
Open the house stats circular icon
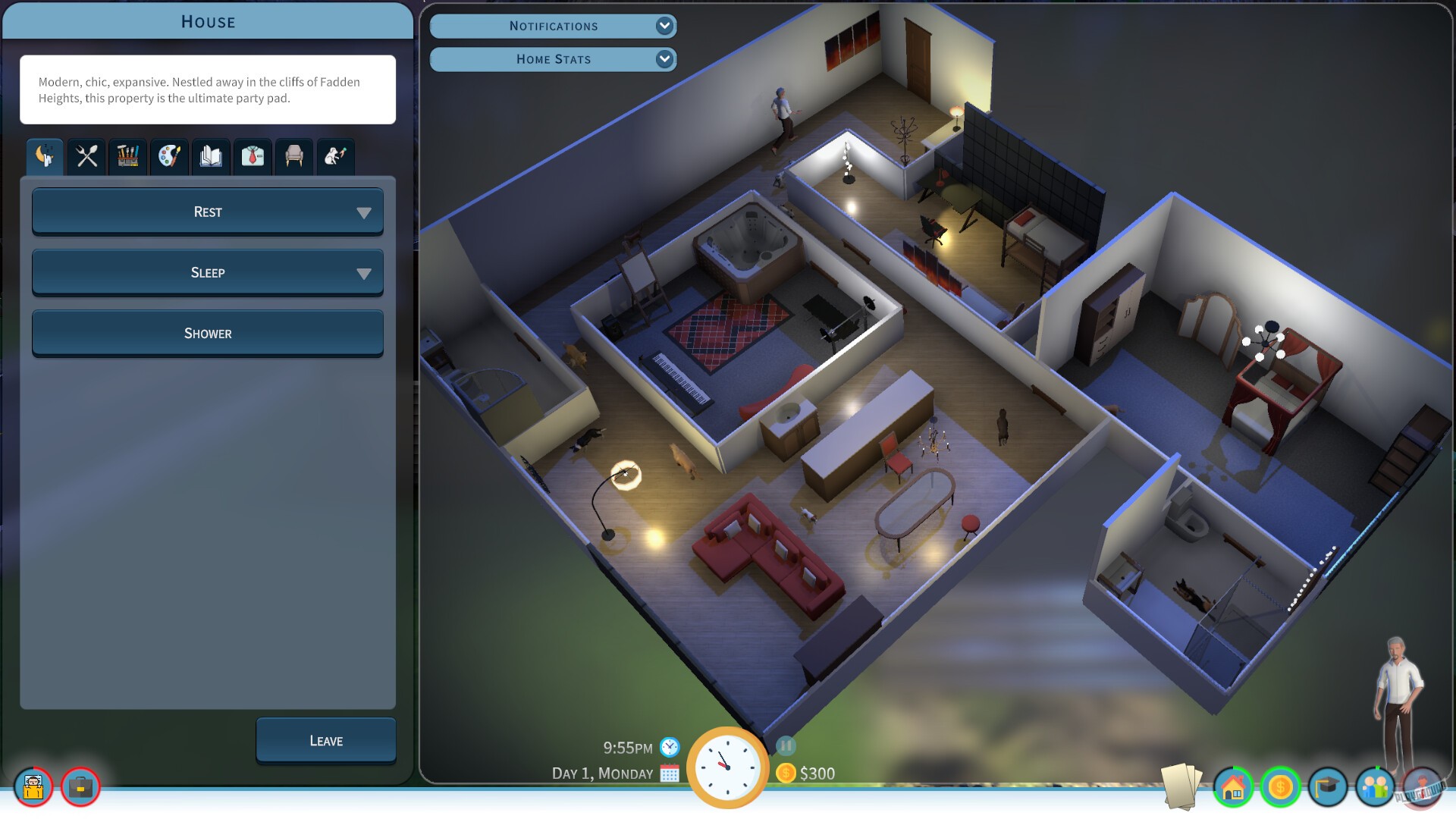[x=1232, y=788]
